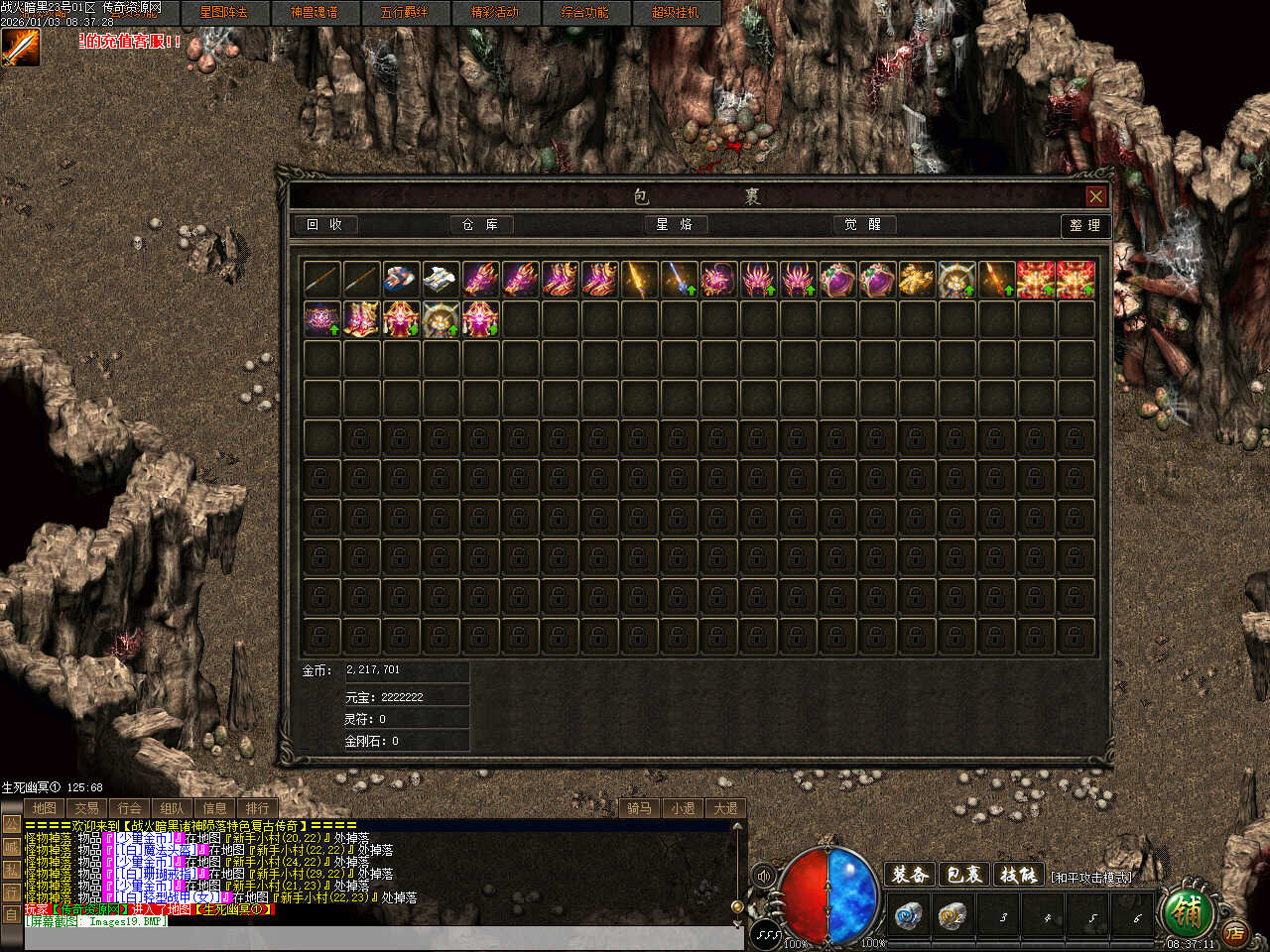Open the 装备 equipment panel
Viewport: 1270px width, 952px height.
pos(909,875)
